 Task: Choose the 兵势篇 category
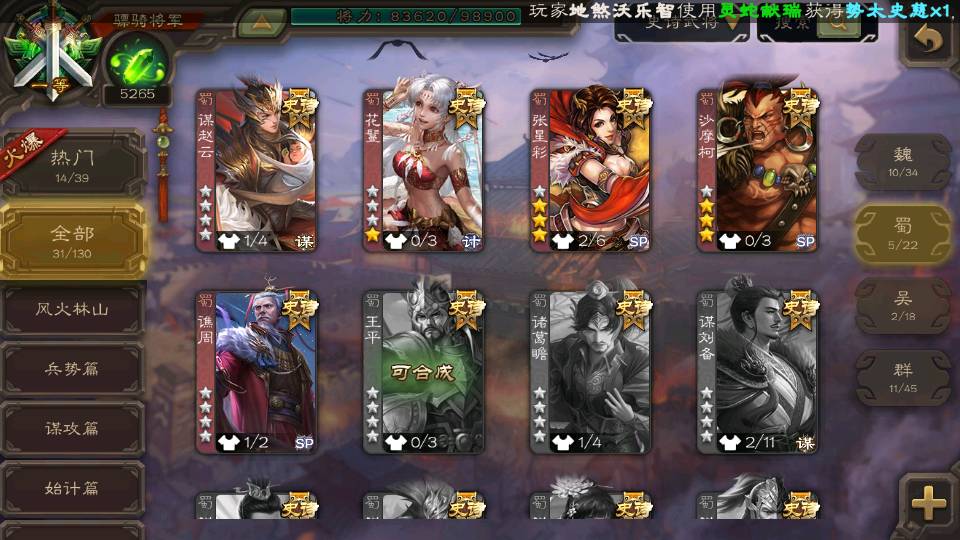tap(72, 369)
